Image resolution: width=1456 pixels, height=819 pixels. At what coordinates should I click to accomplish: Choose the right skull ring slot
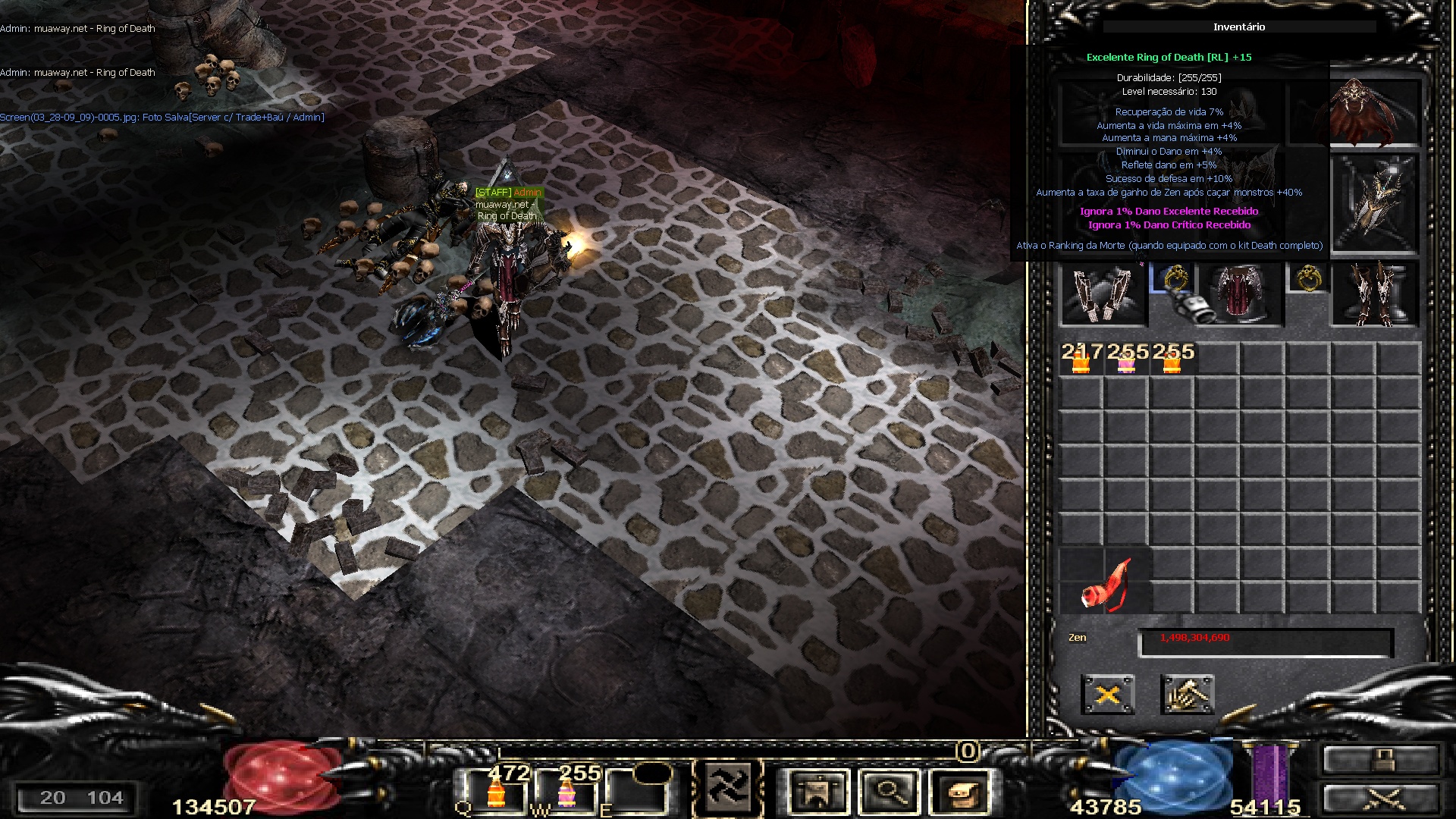pyautogui.click(x=1308, y=278)
